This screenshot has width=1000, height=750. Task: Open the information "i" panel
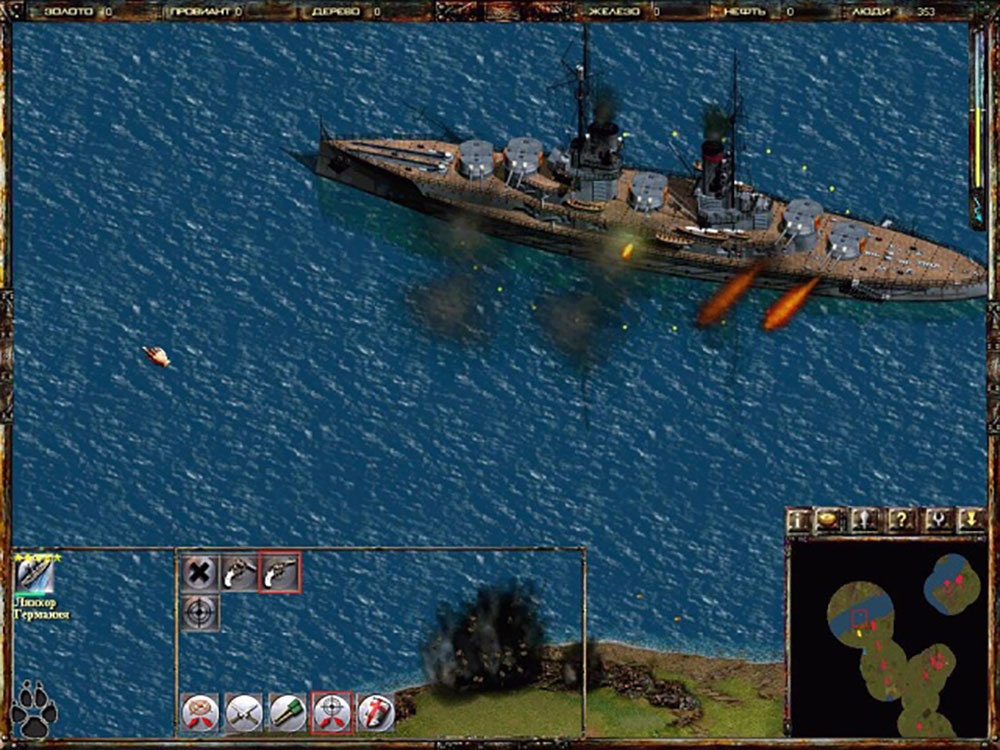798,520
